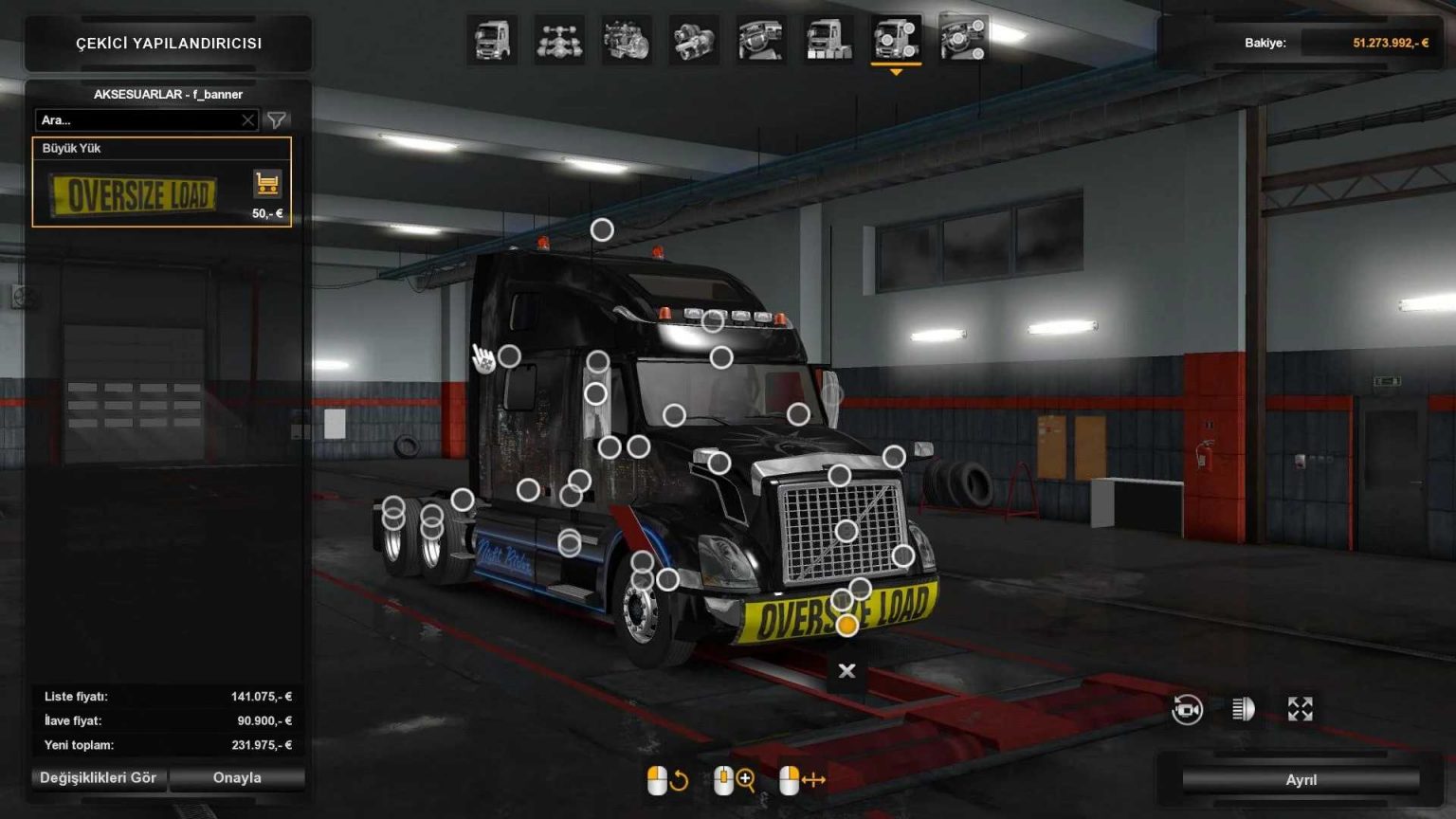Reset the camera with the rotate icon
This screenshot has width=1456, height=819.
pos(1189,709)
